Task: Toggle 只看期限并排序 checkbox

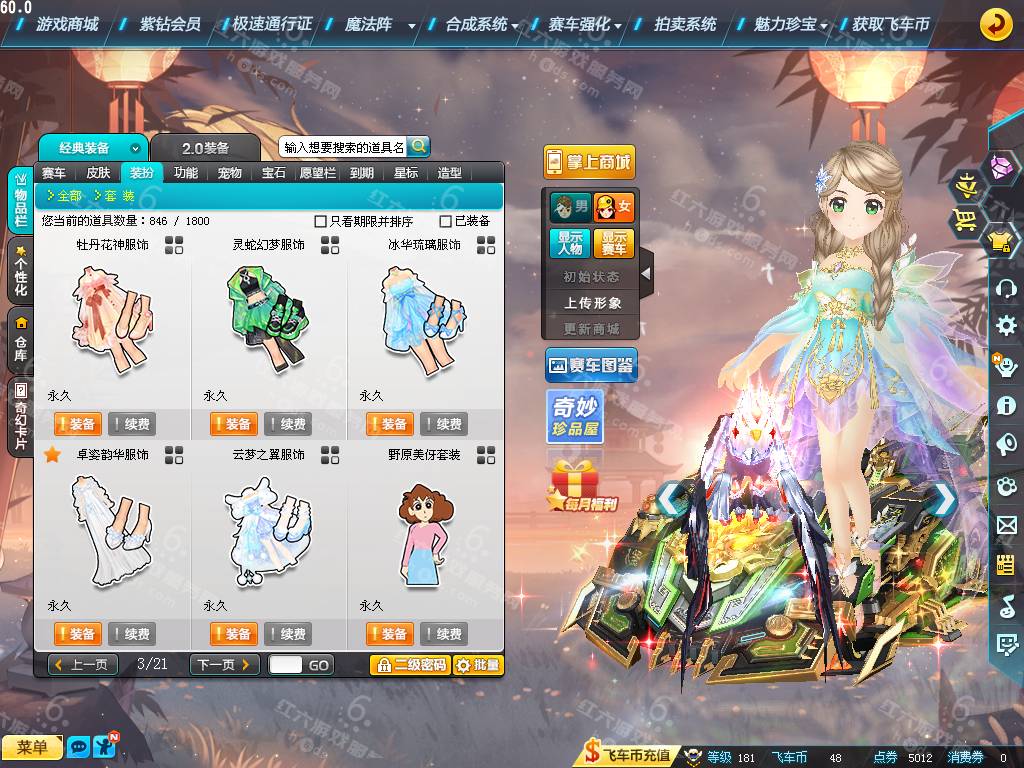Action: click(321, 221)
